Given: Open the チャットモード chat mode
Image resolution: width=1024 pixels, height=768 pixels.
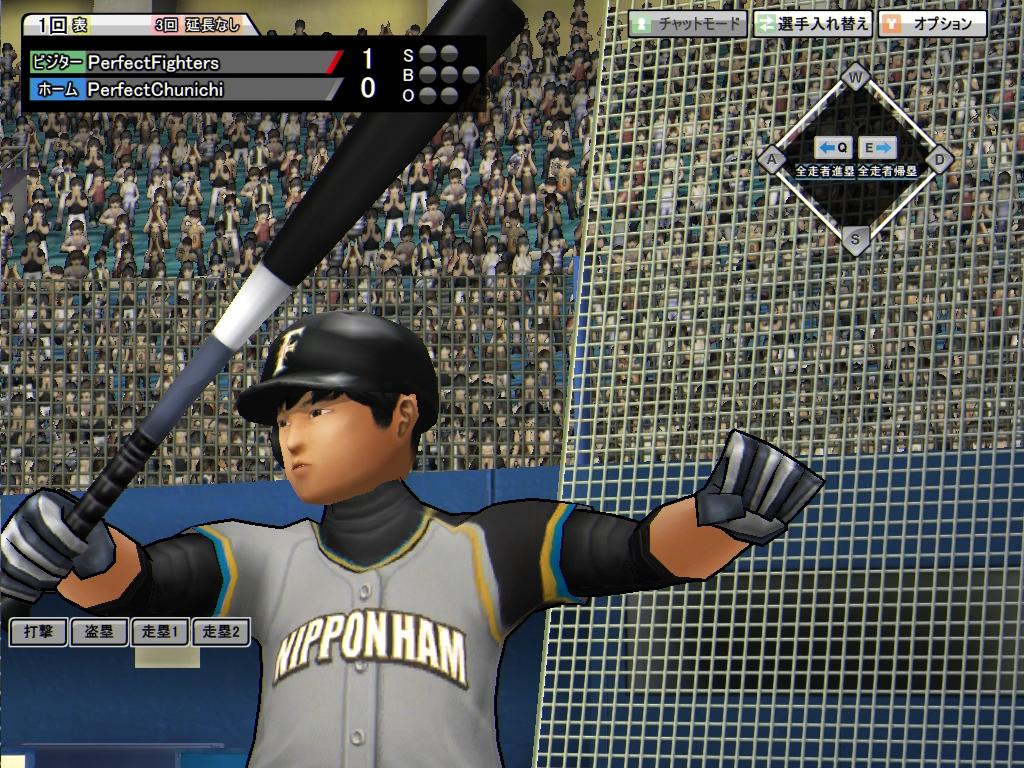Looking at the screenshot, I should (688, 24).
